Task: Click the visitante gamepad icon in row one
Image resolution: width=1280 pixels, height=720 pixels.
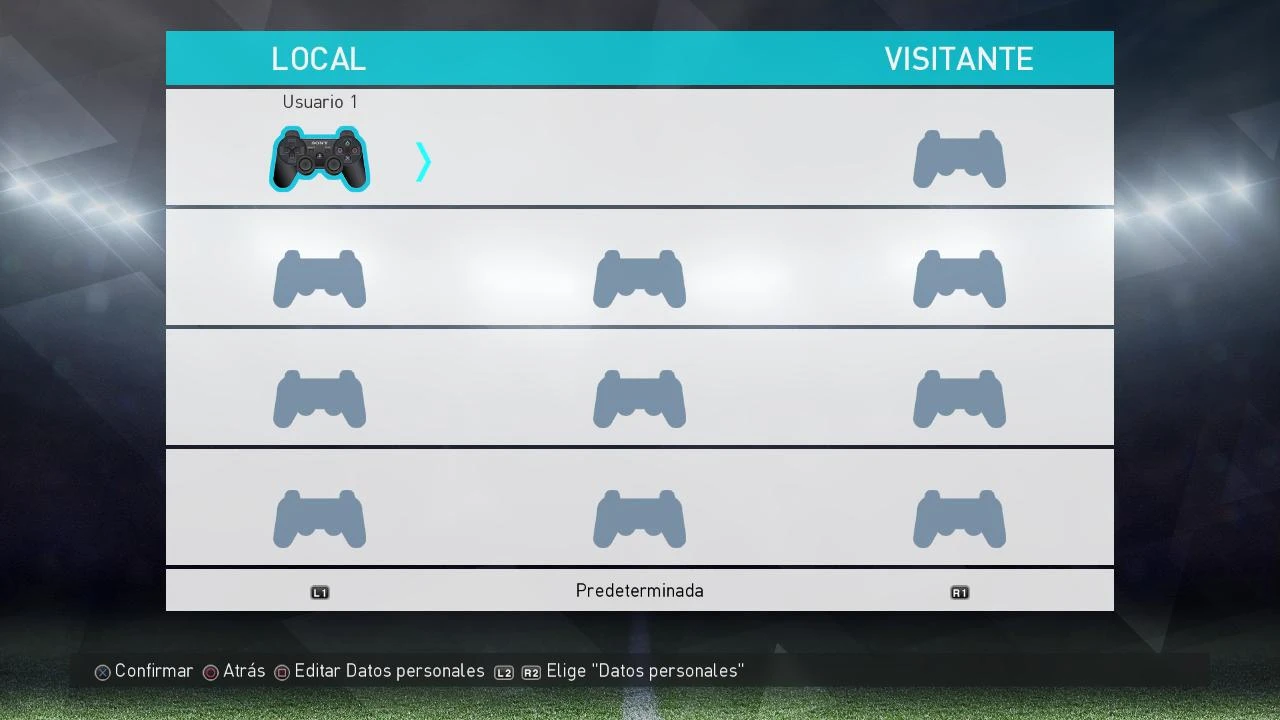Action: (x=959, y=158)
